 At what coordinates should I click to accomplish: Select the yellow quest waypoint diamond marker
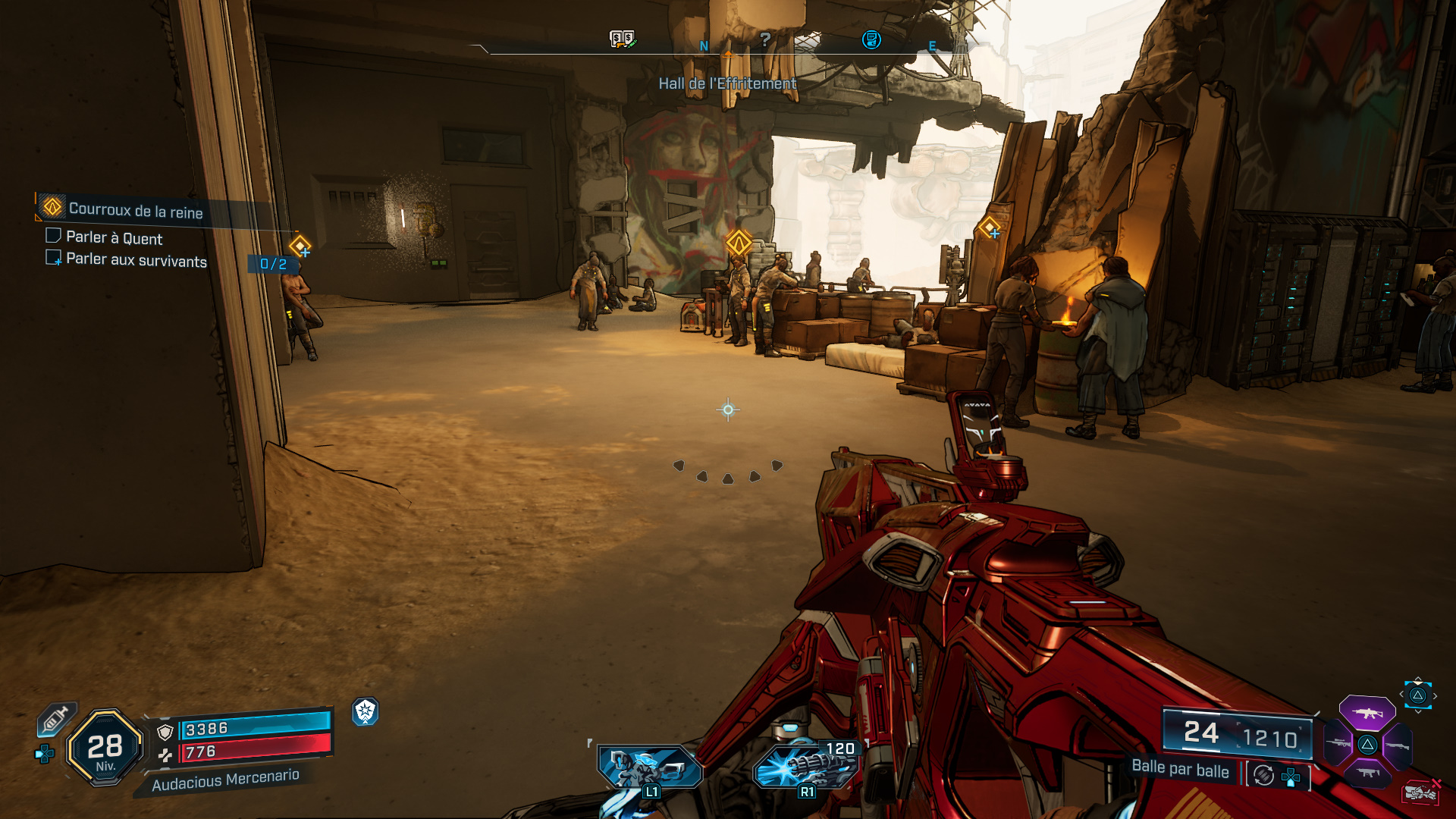tap(739, 243)
